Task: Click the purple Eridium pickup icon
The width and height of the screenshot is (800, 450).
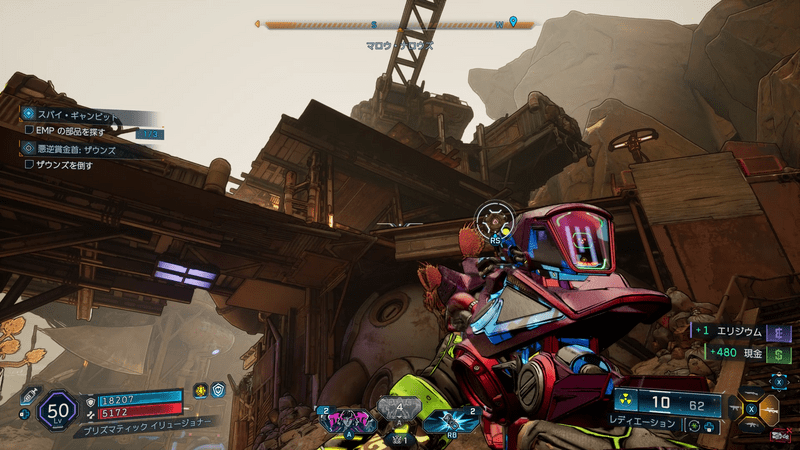Action: (x=777, y=333)
